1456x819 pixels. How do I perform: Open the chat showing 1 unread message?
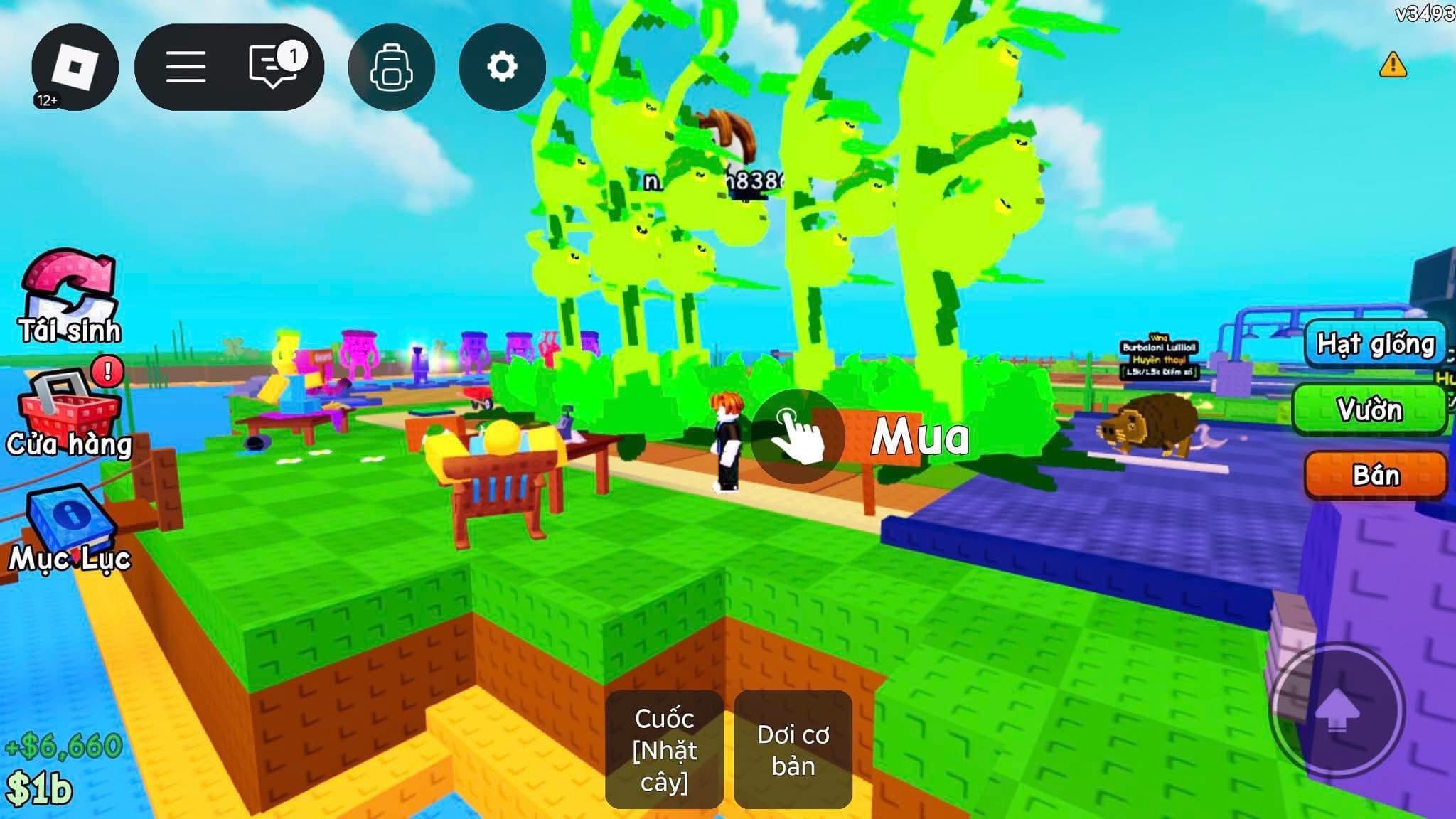[272, 65]
